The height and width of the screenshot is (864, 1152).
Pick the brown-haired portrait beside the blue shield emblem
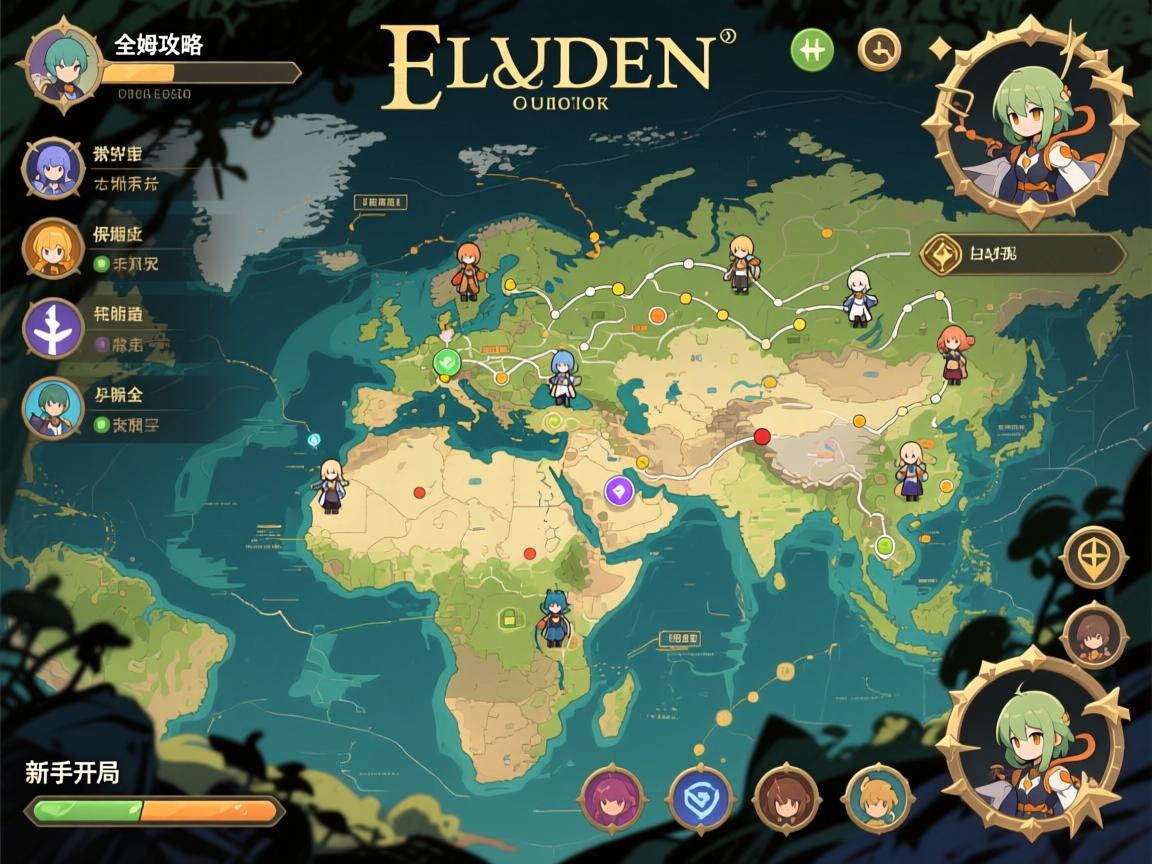(x=787, y=798)
